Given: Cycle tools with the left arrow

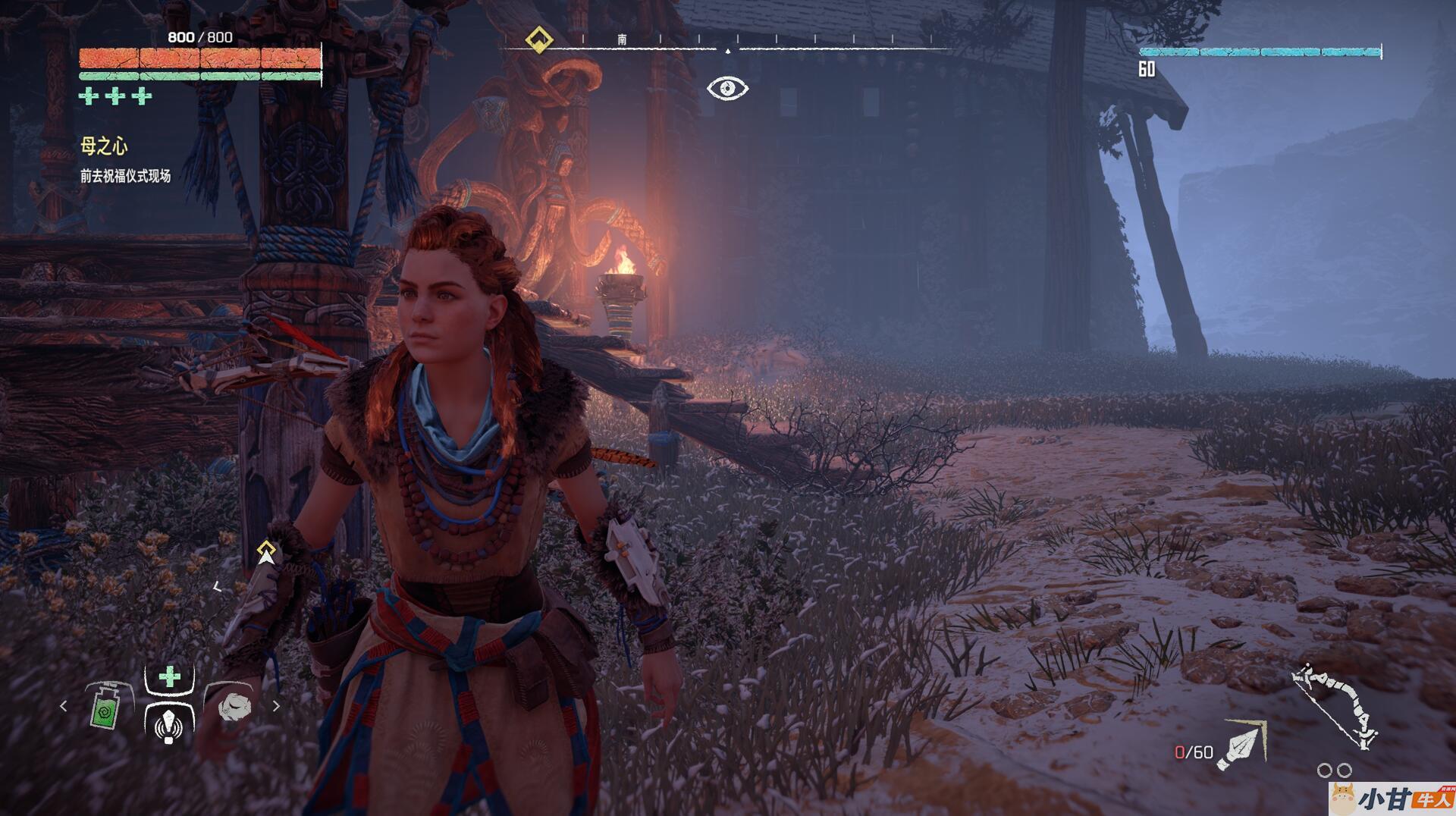Looking at the screenshot, I should 64,706.
